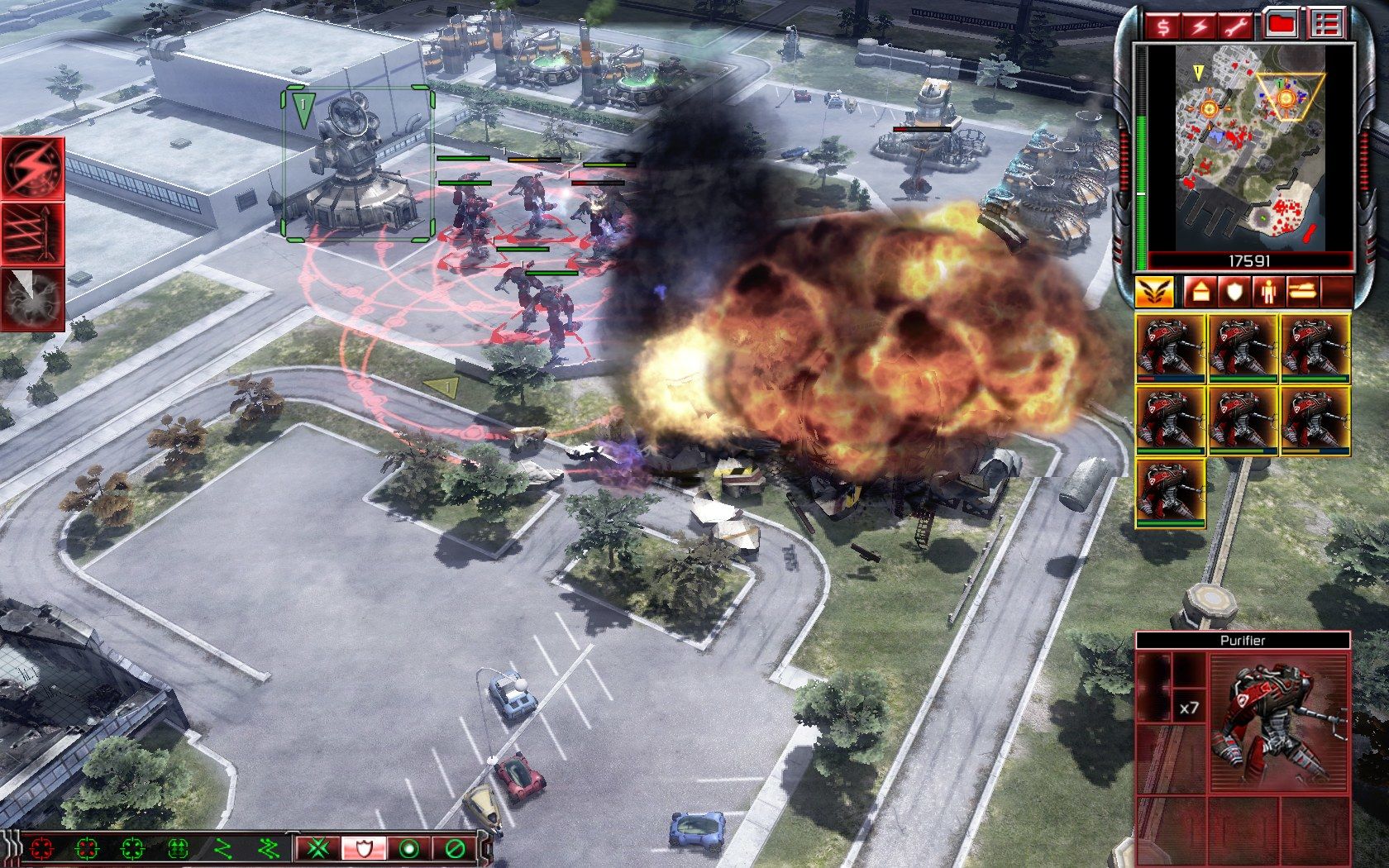
Task: Open the tank vehicles production tab
Action: pos(1301,291)
